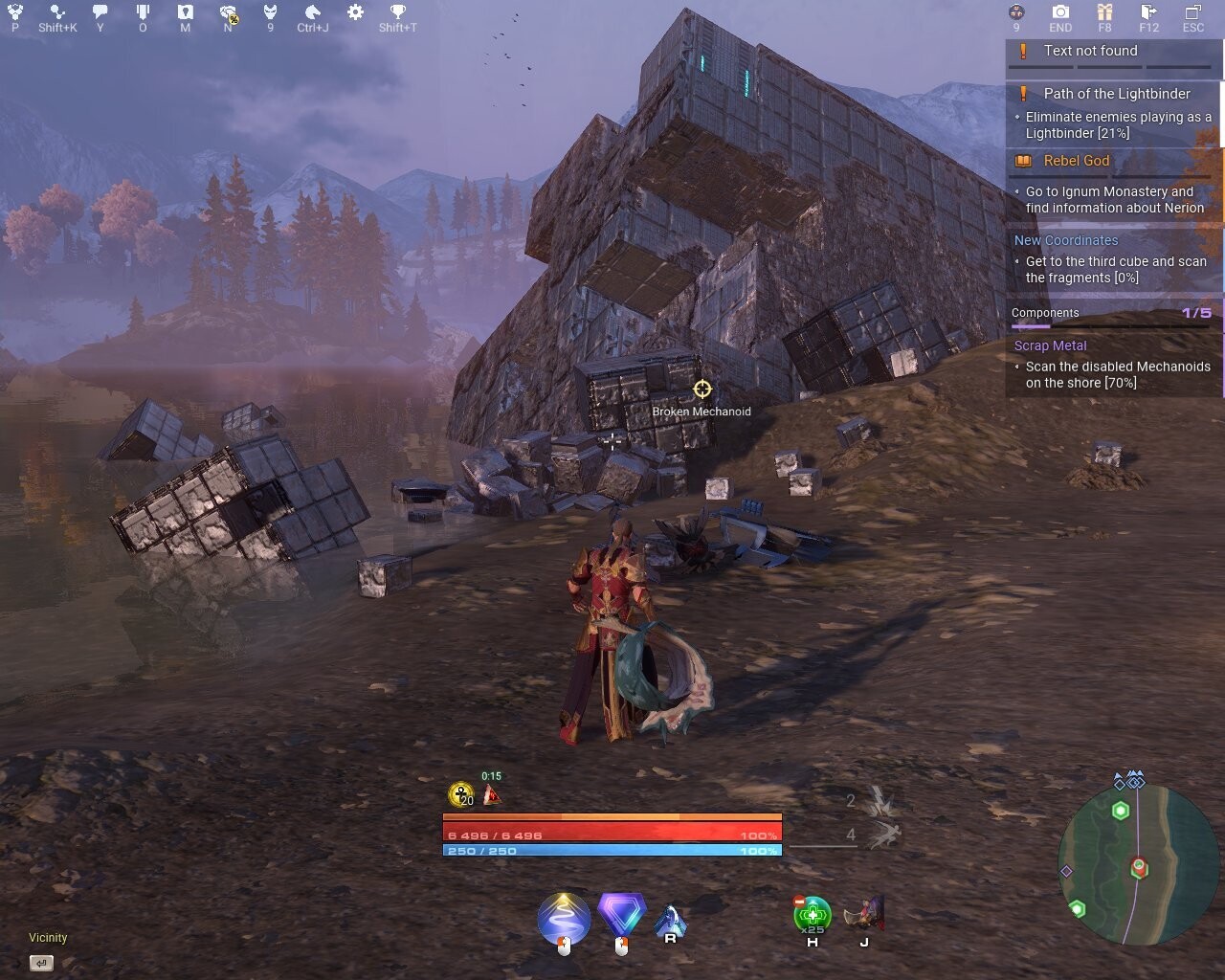Open the world map icon
The height and width of the screenshot is (980, 1225).
pyautogui.click(x=184, y=13)
